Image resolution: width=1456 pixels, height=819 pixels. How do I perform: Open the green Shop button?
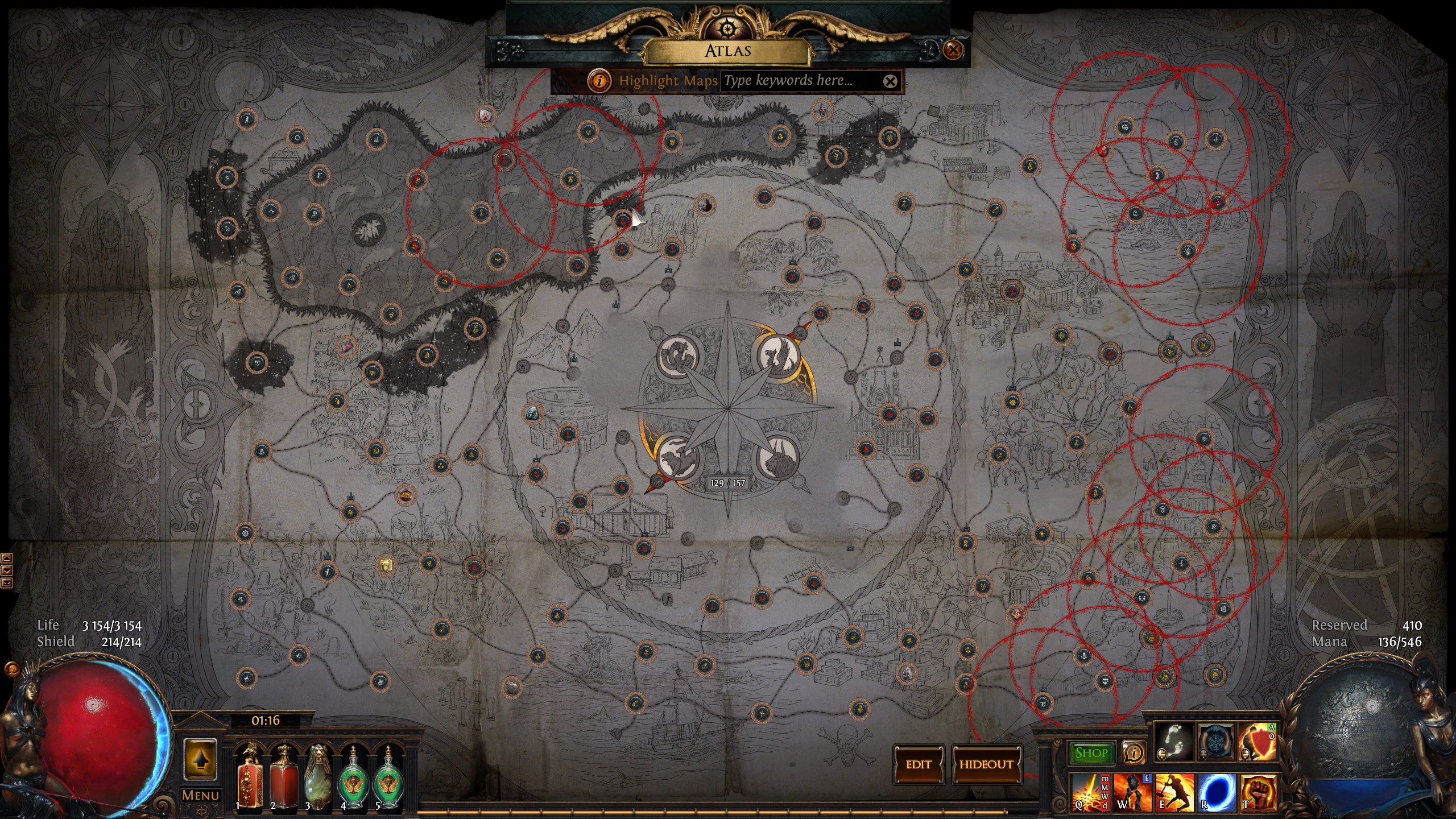1091,753
